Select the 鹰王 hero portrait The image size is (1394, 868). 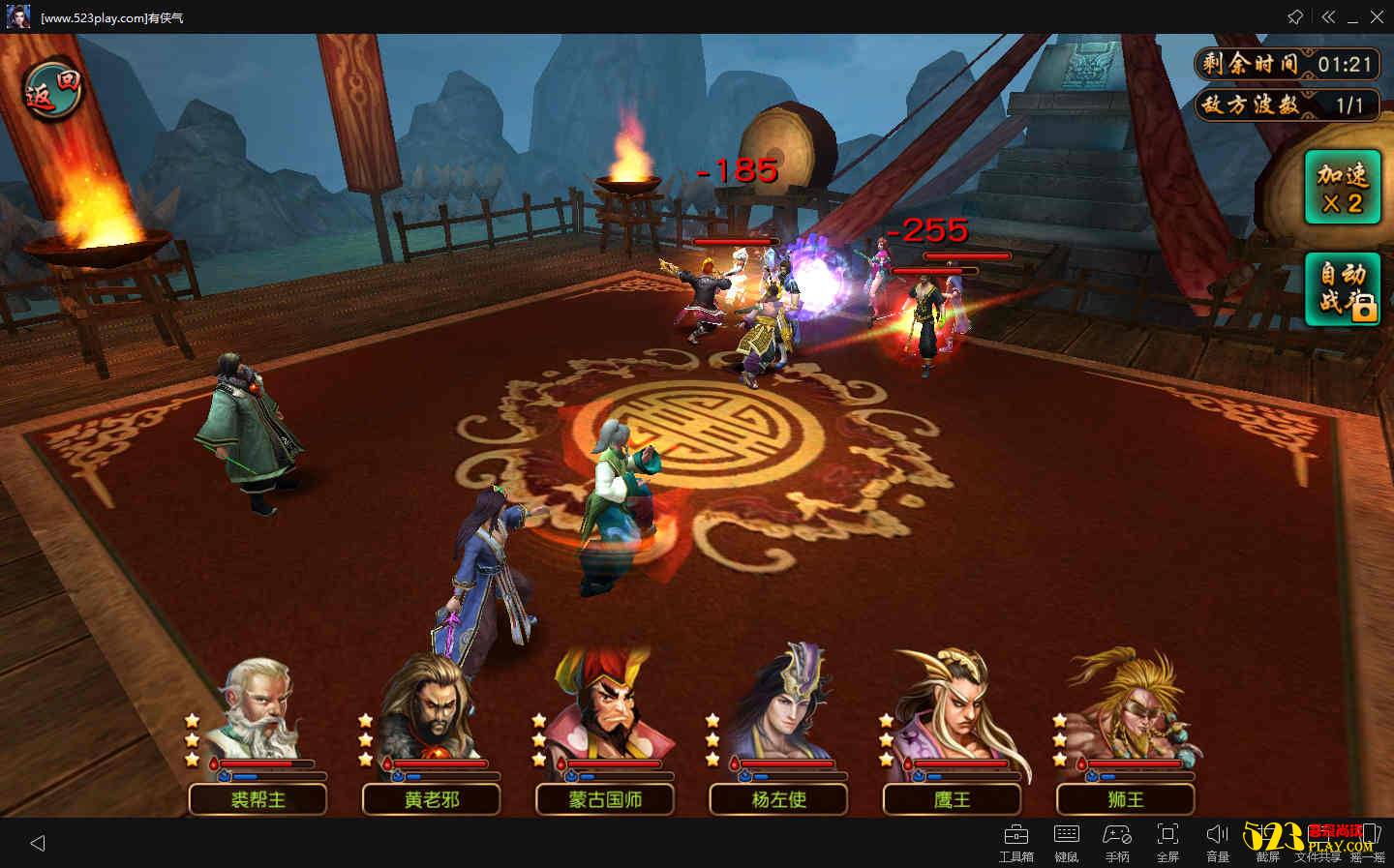(x=954, y=711)
